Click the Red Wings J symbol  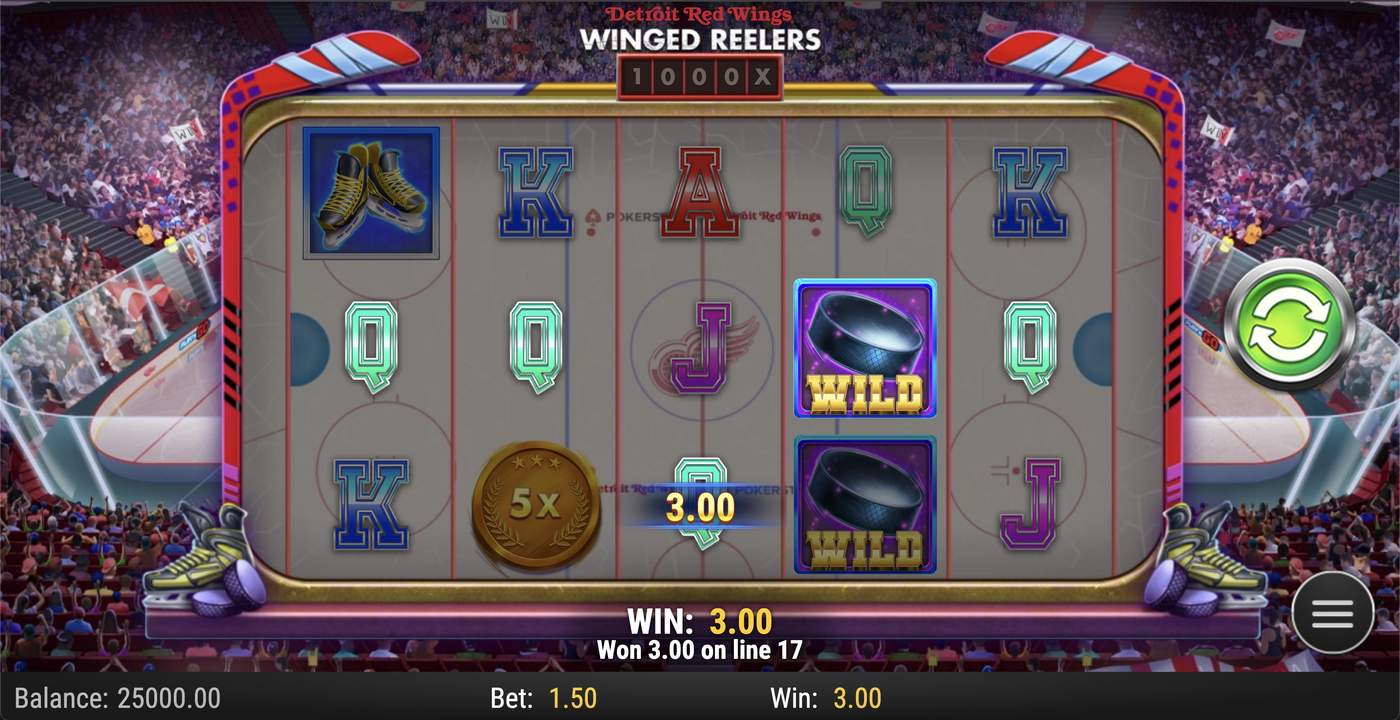coord(698,350)
